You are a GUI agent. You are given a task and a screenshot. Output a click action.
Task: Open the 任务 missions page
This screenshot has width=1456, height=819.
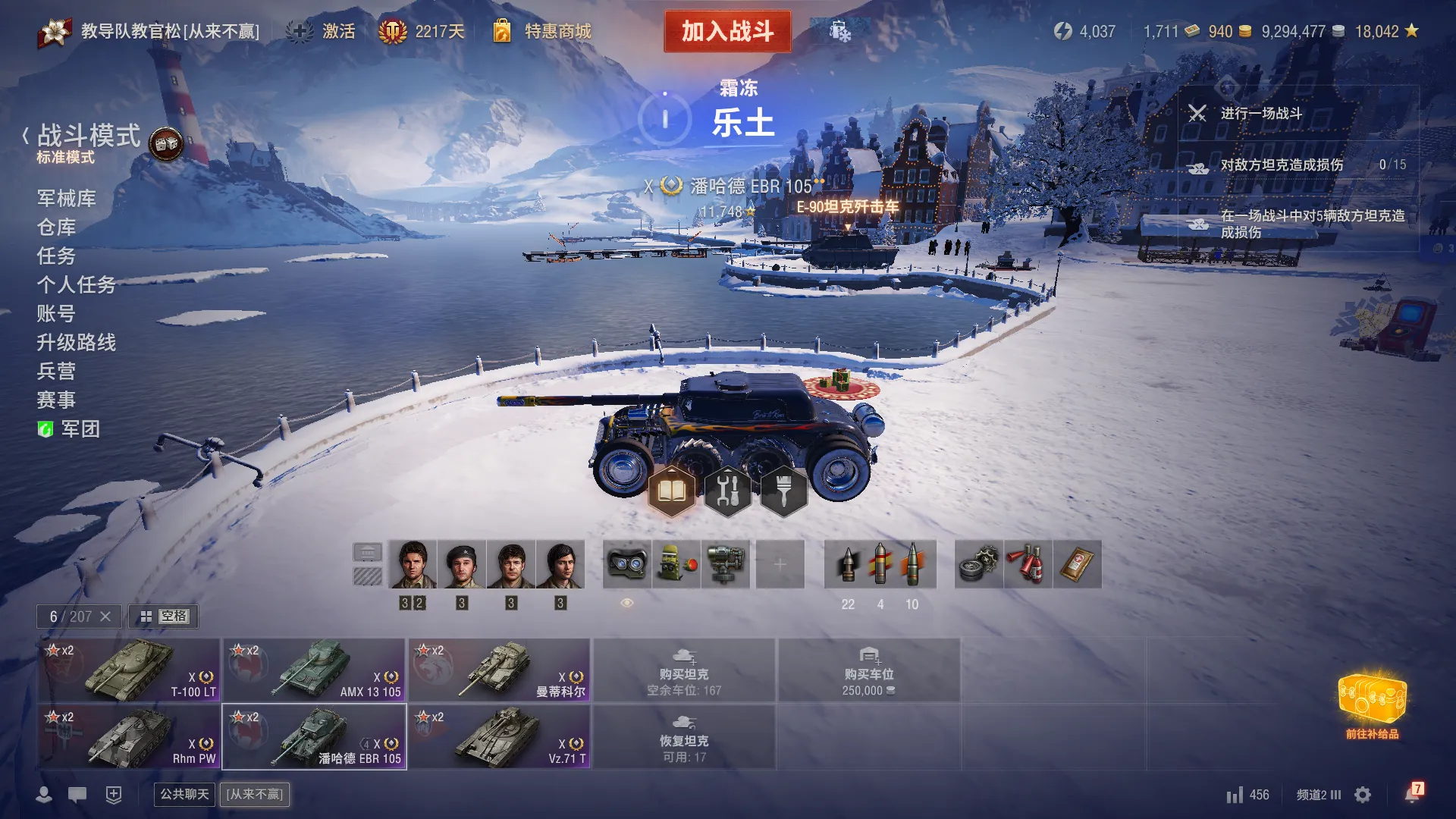pyautogui.click(x=57, y=256)
